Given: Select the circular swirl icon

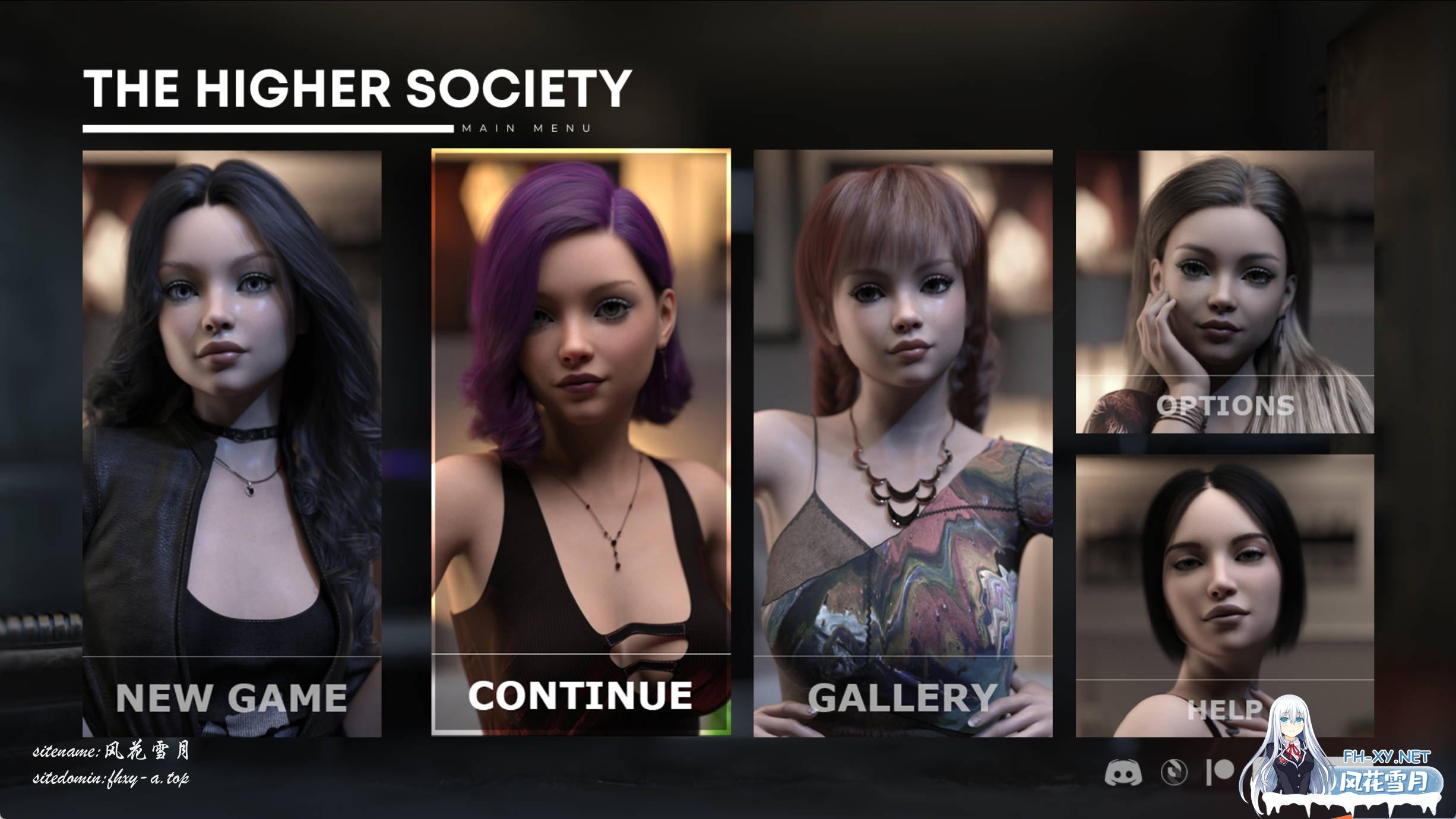Looking at the screenshot, I should [x=1174, y=773].
